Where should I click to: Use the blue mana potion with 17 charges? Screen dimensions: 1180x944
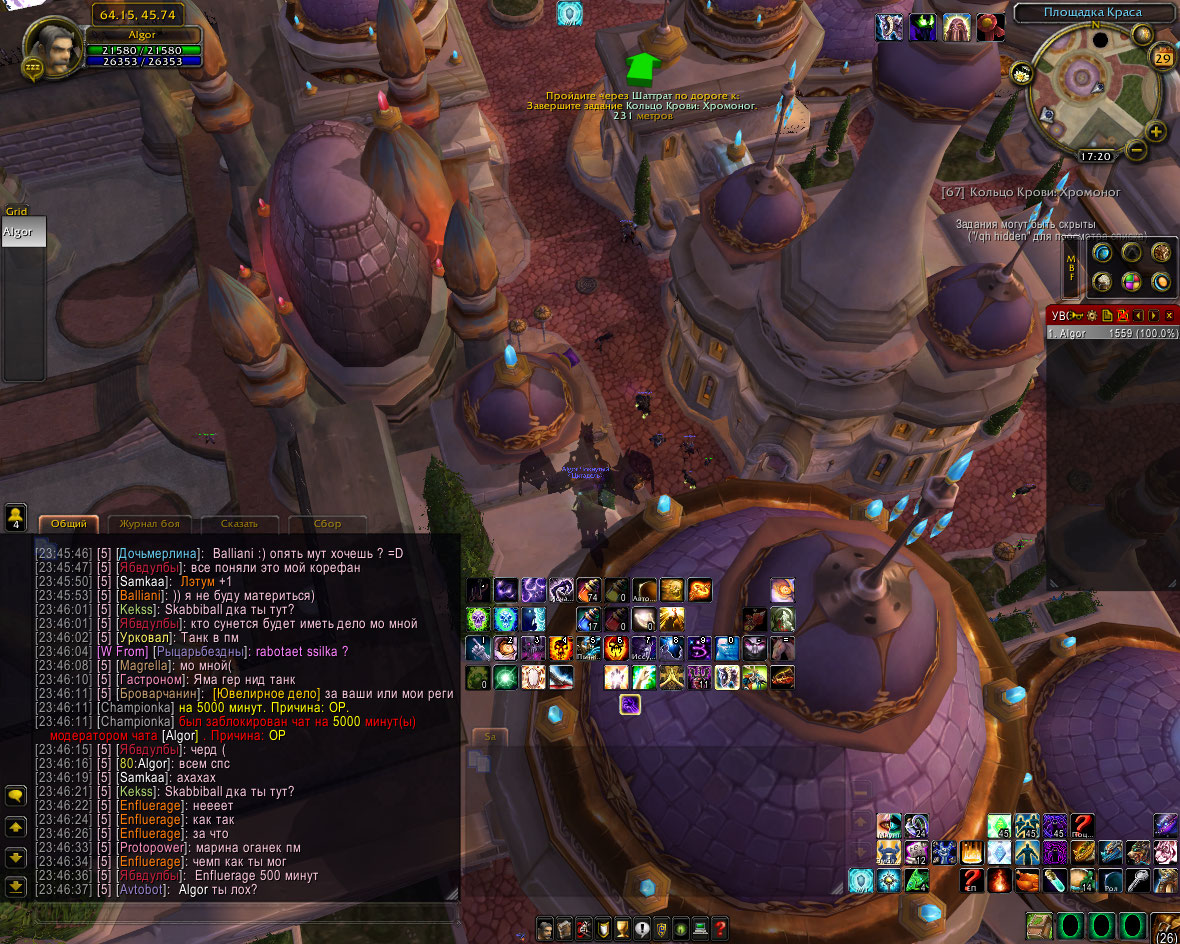coord(588,619)
